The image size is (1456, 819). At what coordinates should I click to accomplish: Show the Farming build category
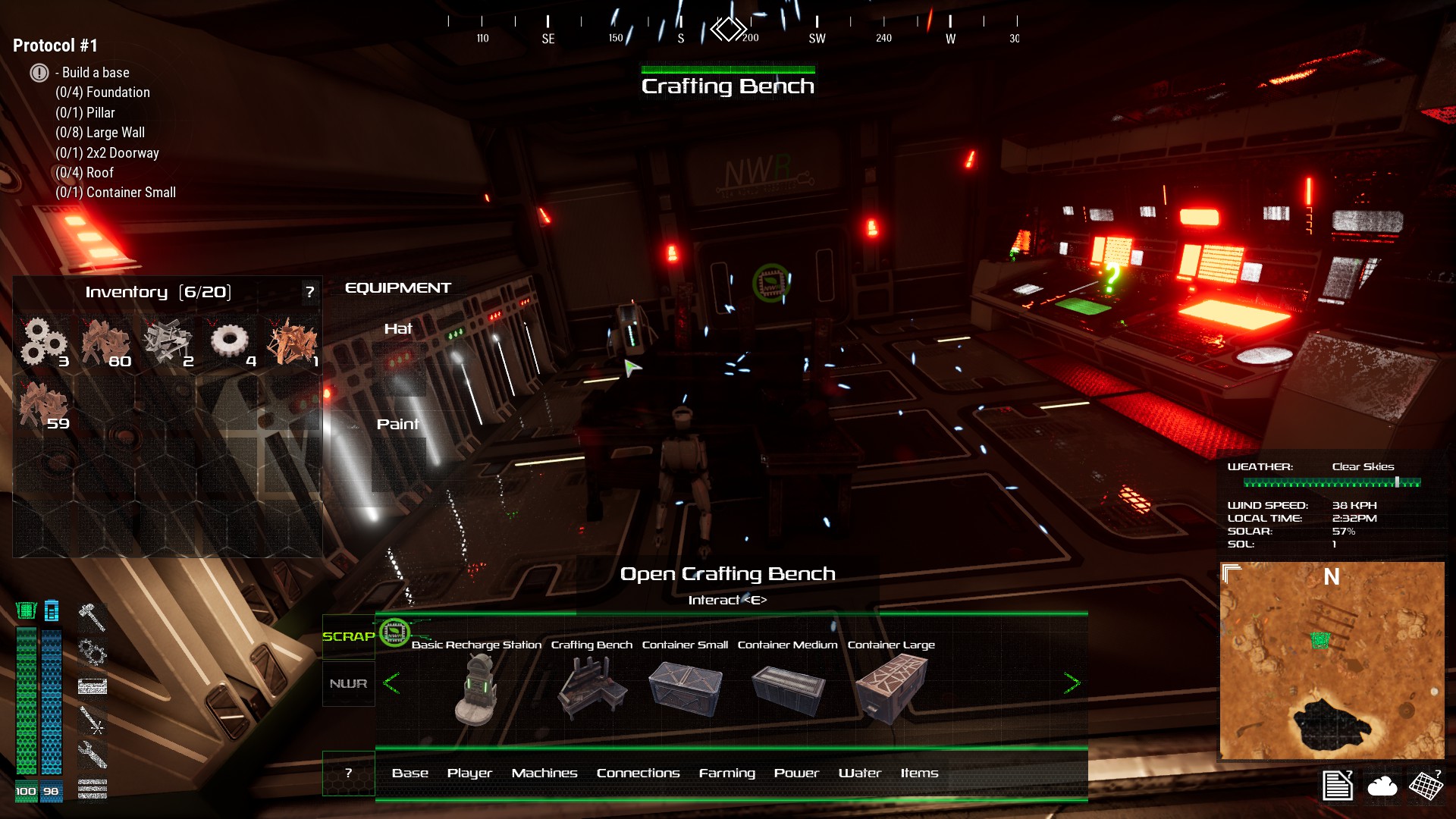click(x=726, y=773)
